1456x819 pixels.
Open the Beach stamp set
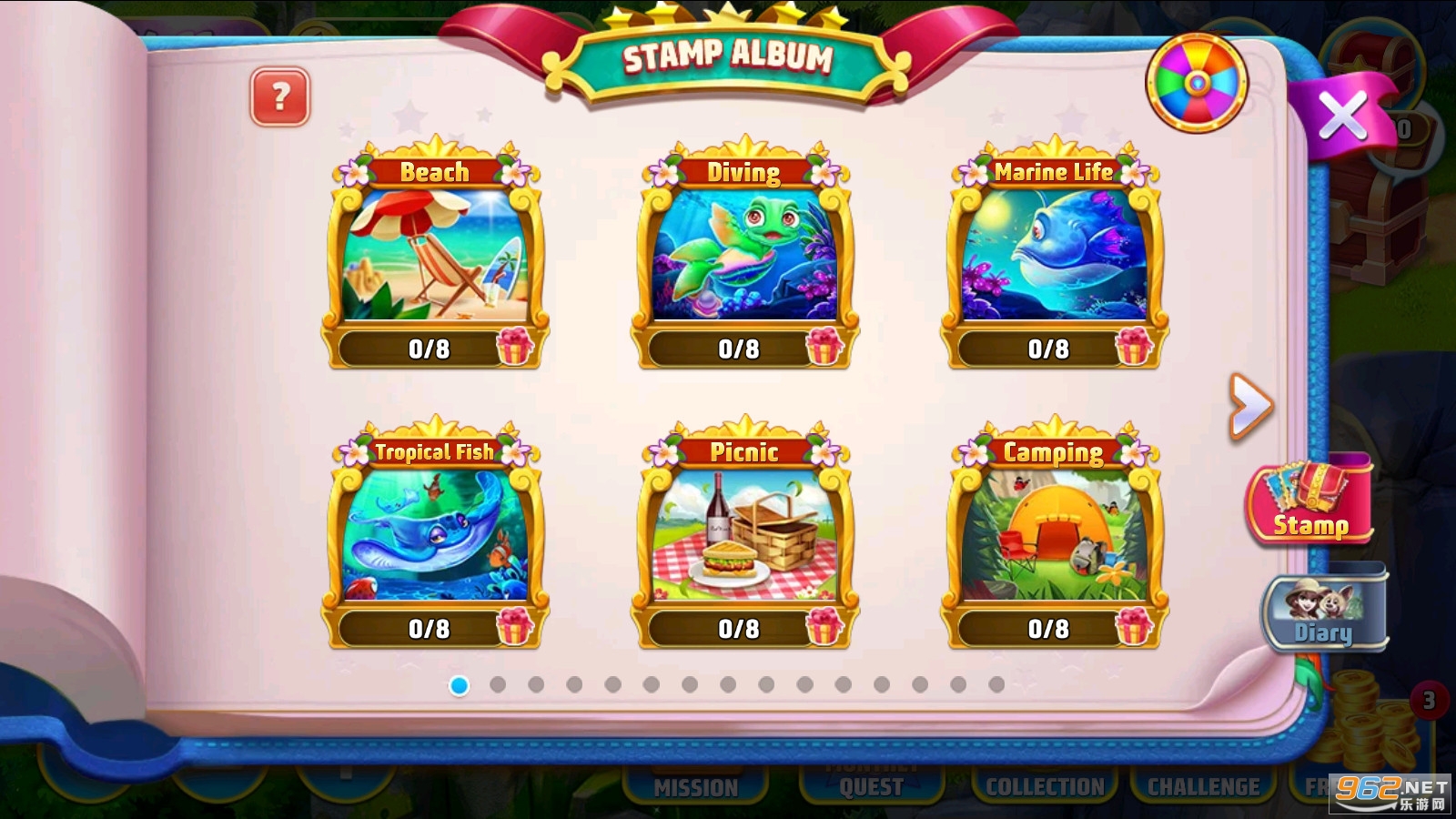[434, 253]
